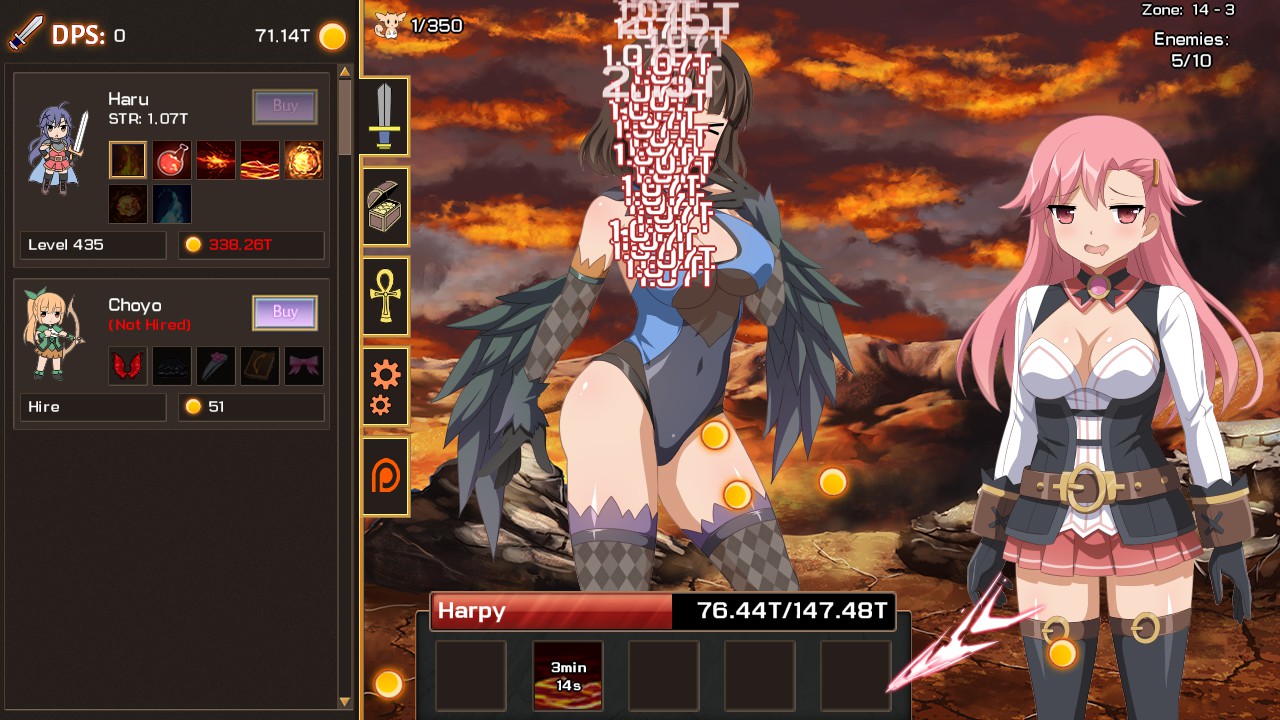The image size is (1280, 720).
Task: Click Haru's Level 435 upgrade field
Action: [93, 245]
